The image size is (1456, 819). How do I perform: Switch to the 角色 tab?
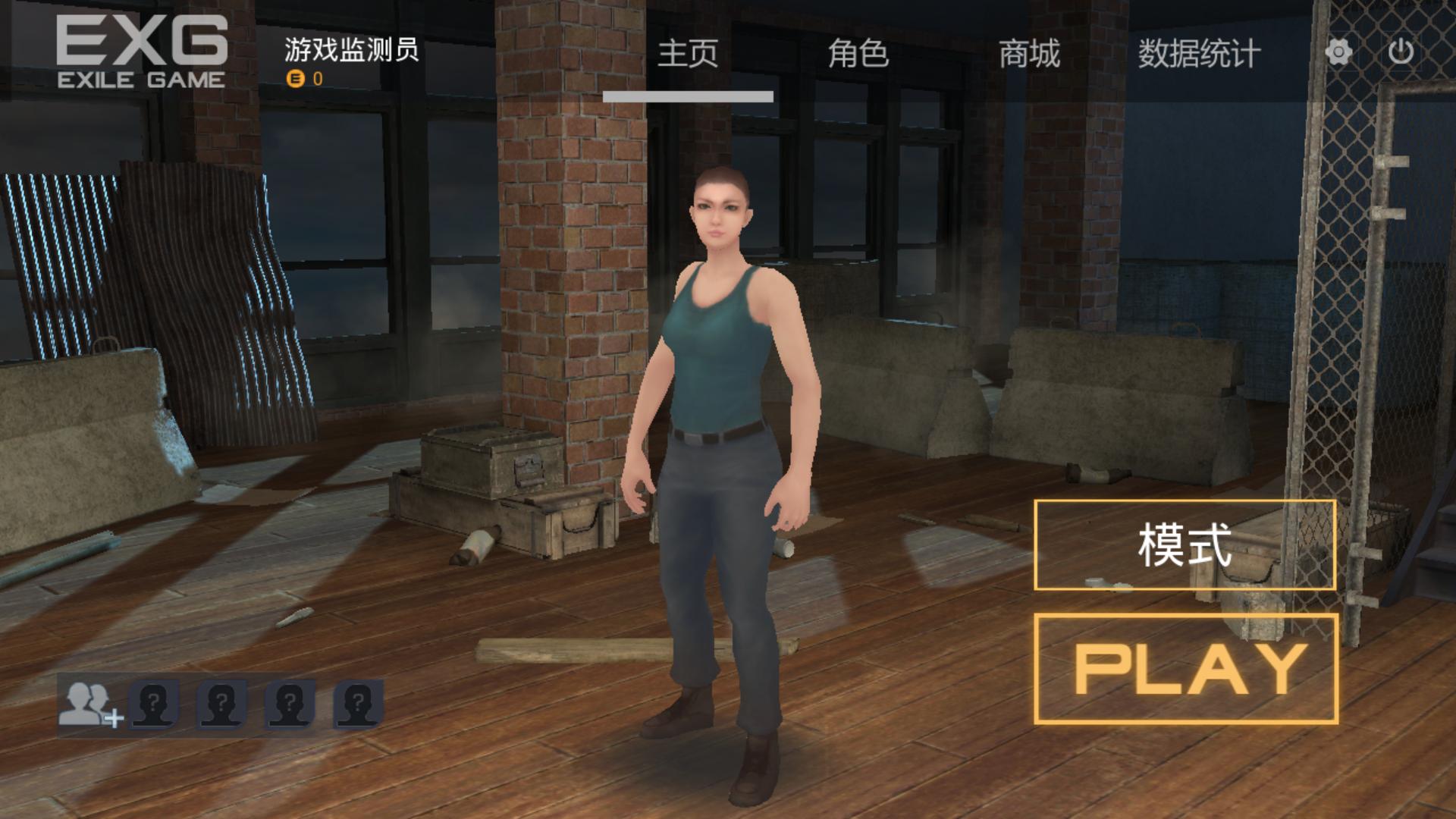click(x=859, y=54)
